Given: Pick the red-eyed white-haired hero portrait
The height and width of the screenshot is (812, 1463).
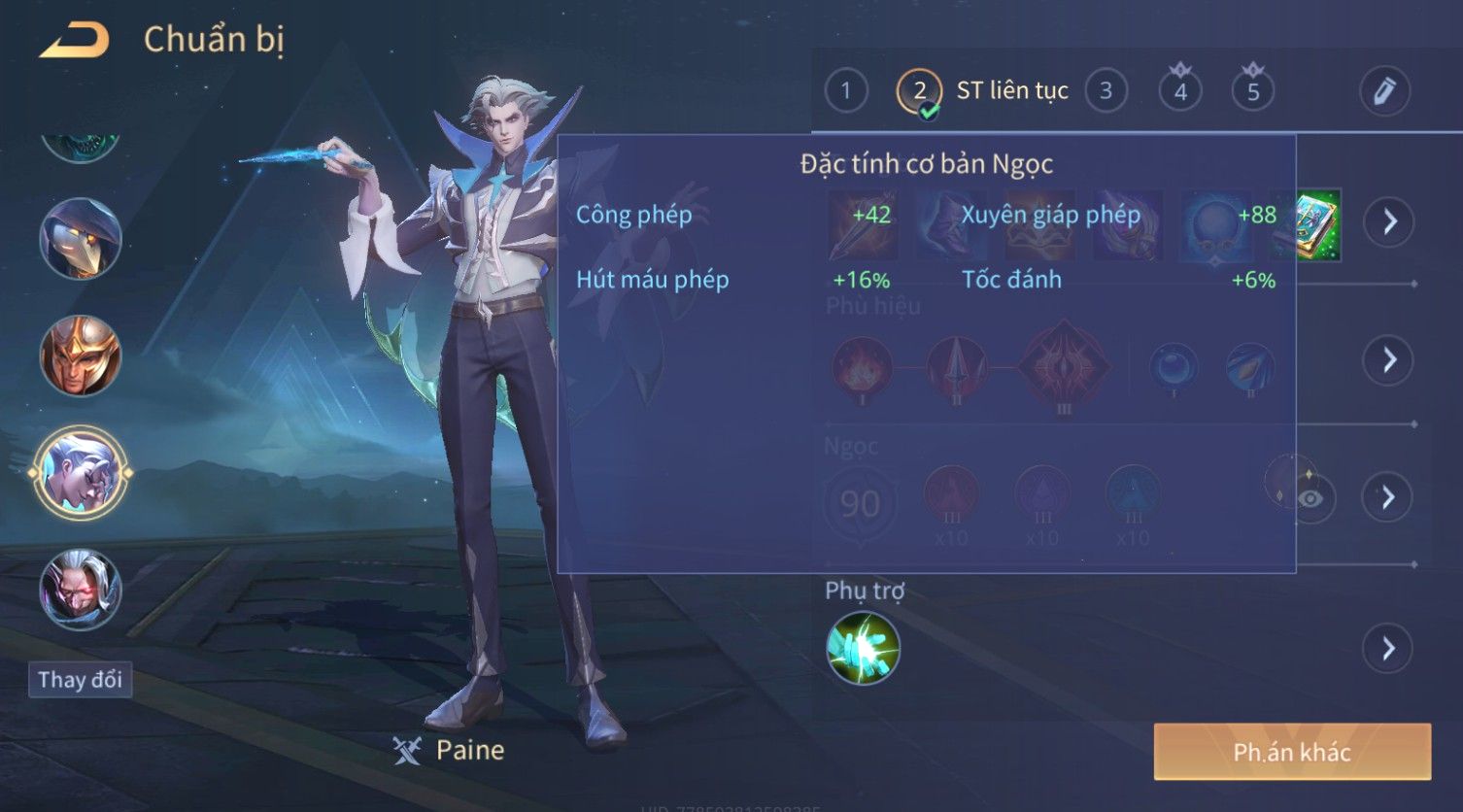Looking at the screenshot, I should point(81,590).
